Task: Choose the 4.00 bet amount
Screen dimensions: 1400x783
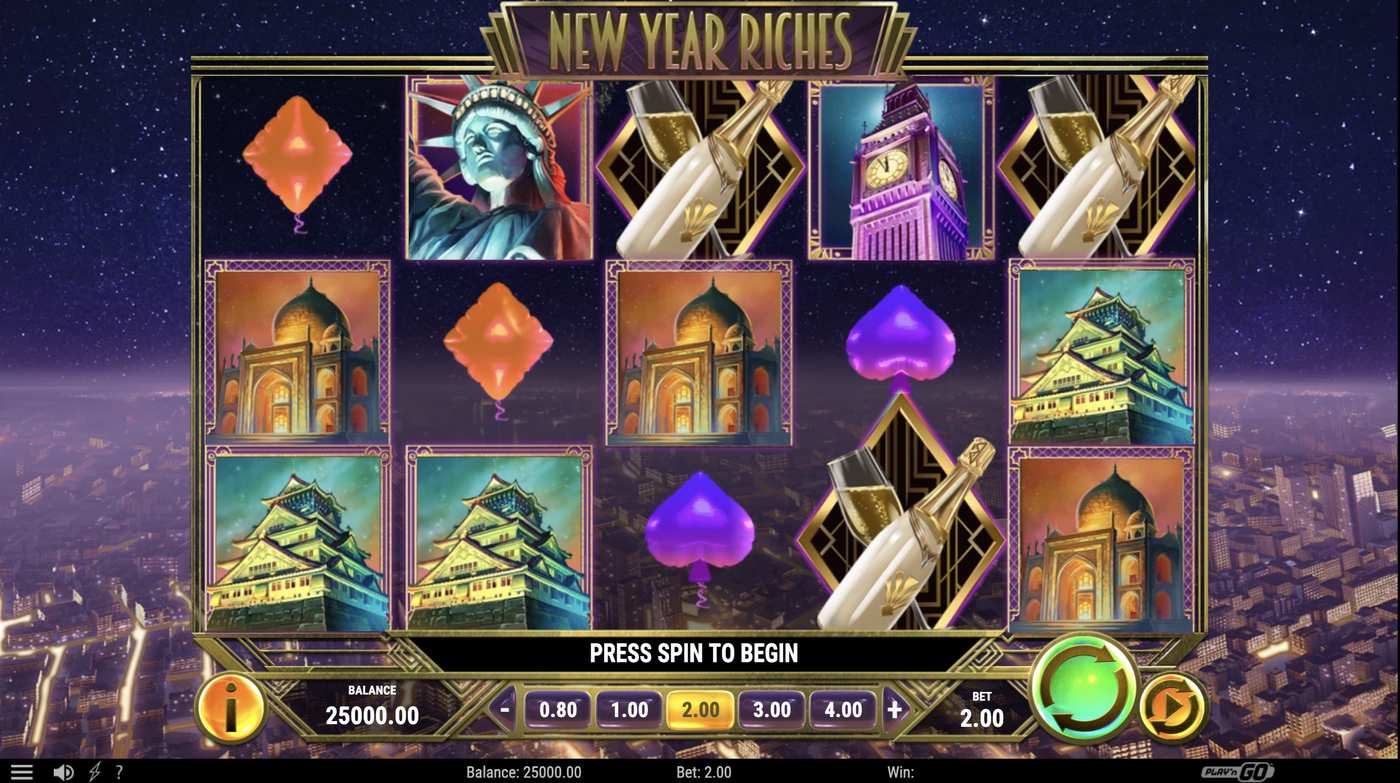Action: pyautogui.click(x=843, y=709)
